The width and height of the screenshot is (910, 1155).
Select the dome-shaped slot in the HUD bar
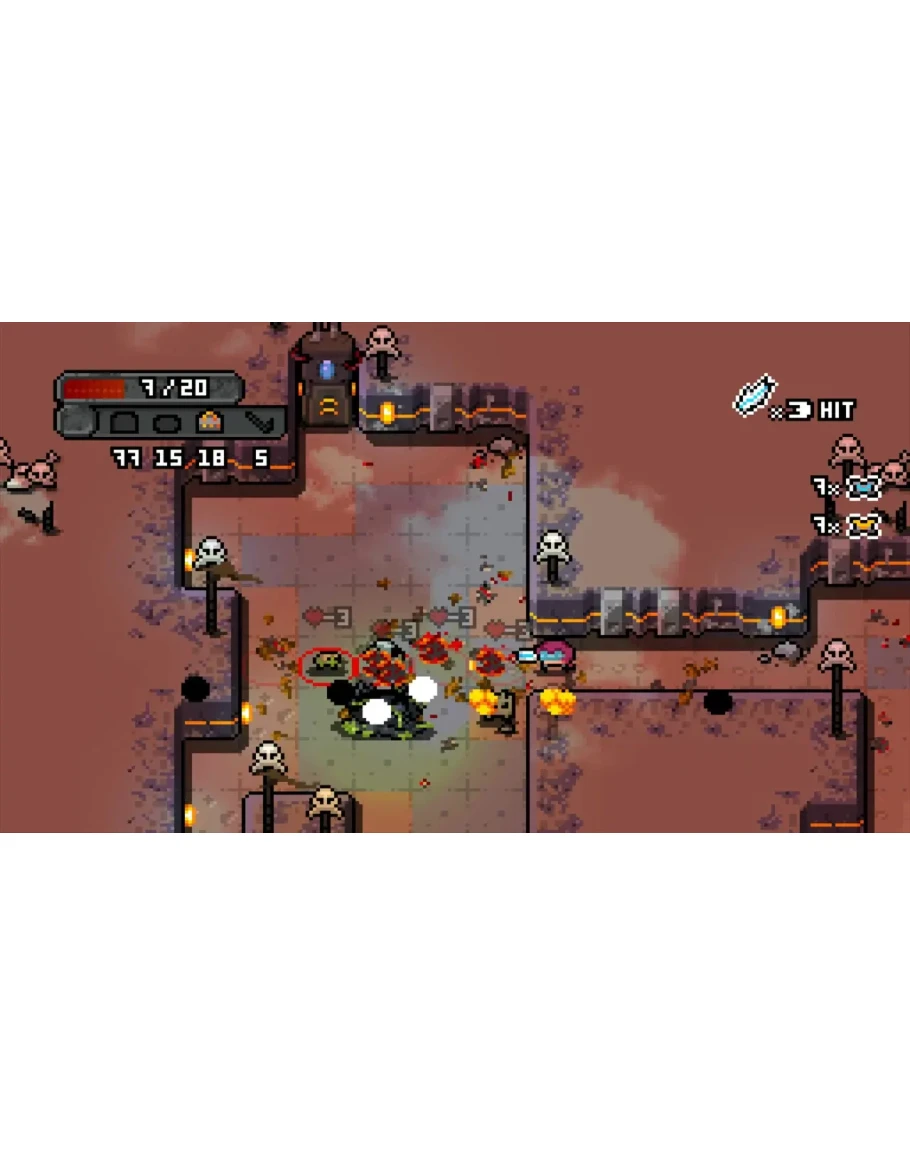coord(125,422)
